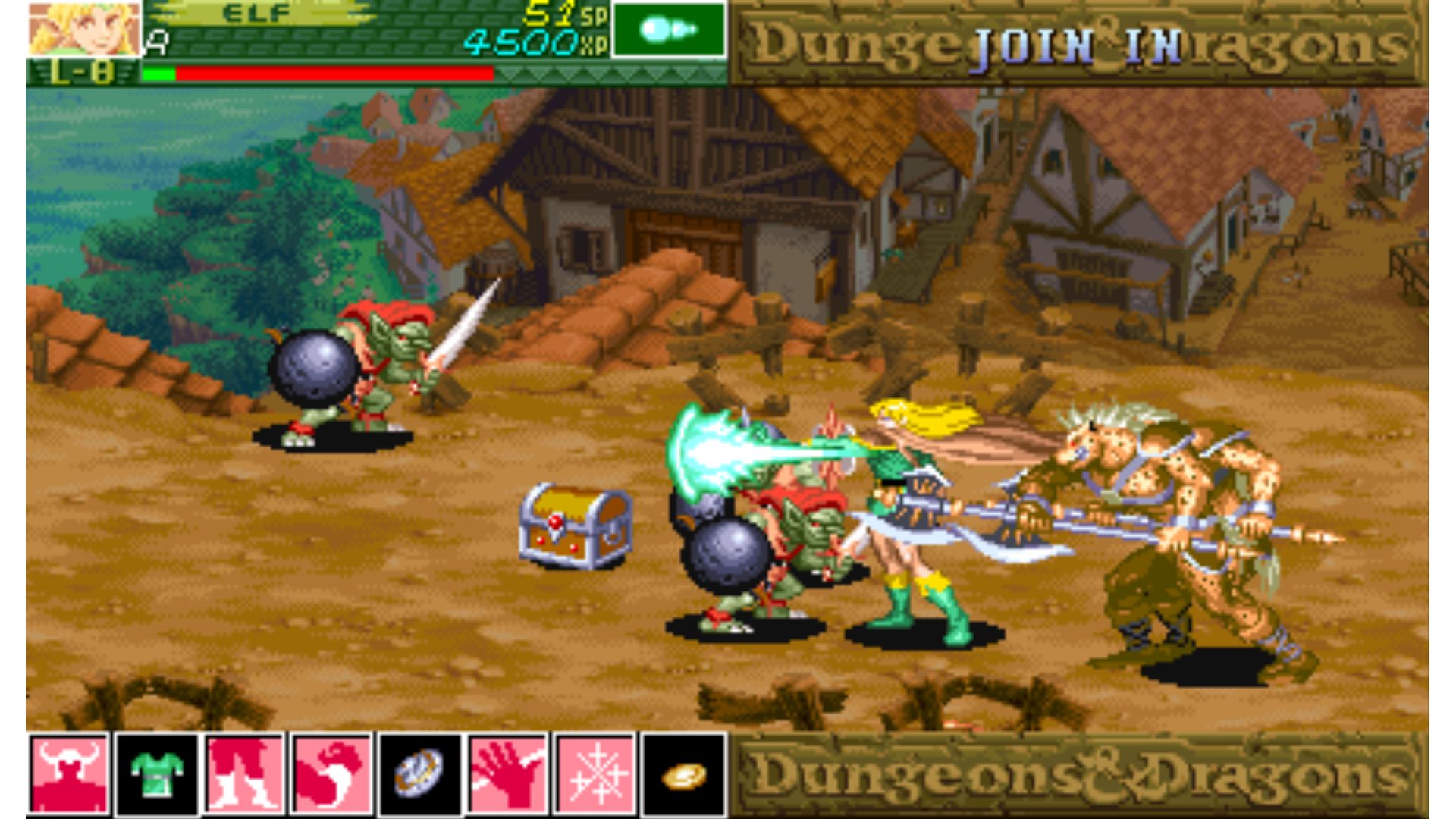Pick the silver ring slot
Image resolution: width=1456 pixels, height=819 pixels.
419,774
